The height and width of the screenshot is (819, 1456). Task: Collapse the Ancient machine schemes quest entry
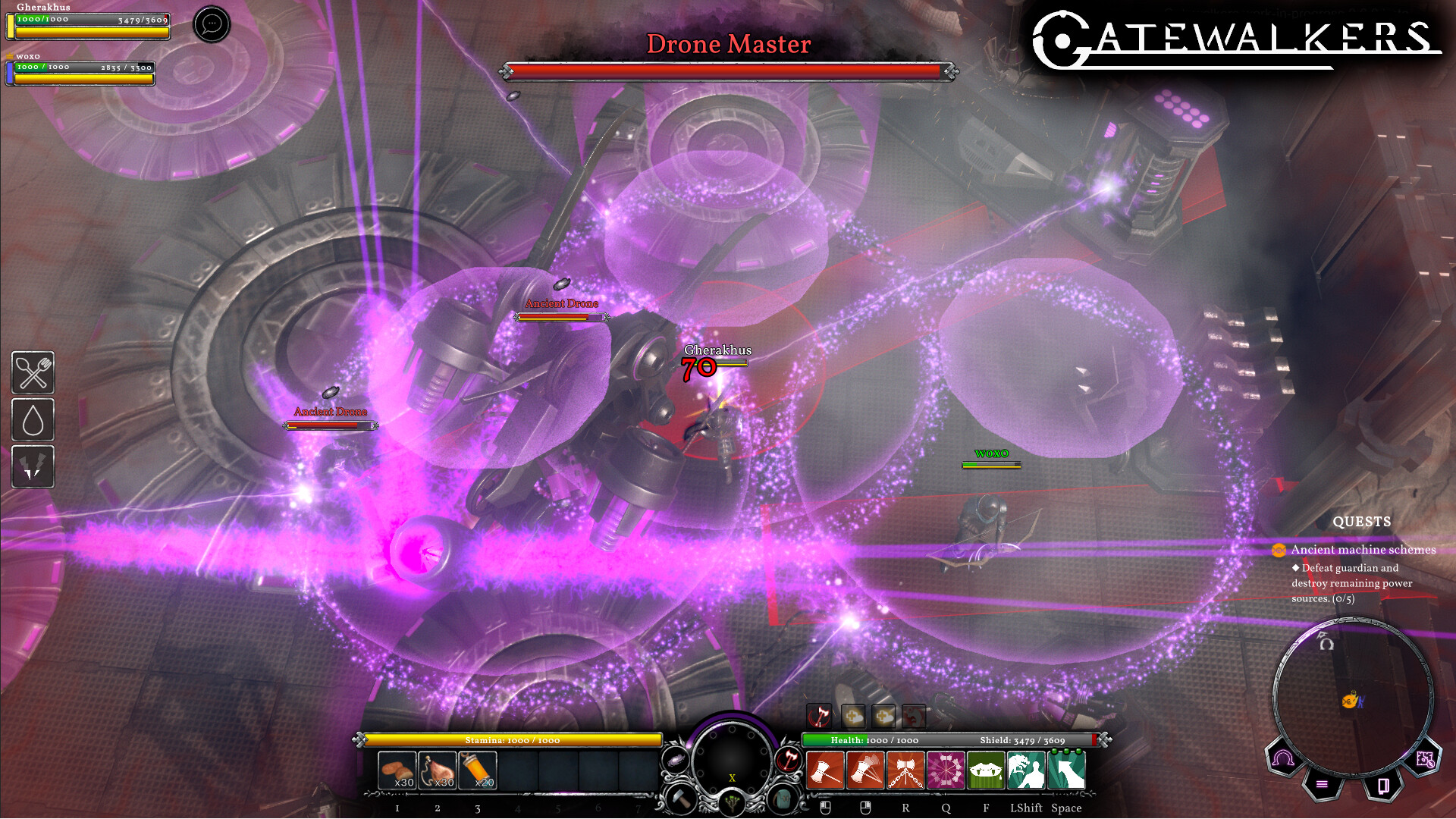pos(1279,550)
